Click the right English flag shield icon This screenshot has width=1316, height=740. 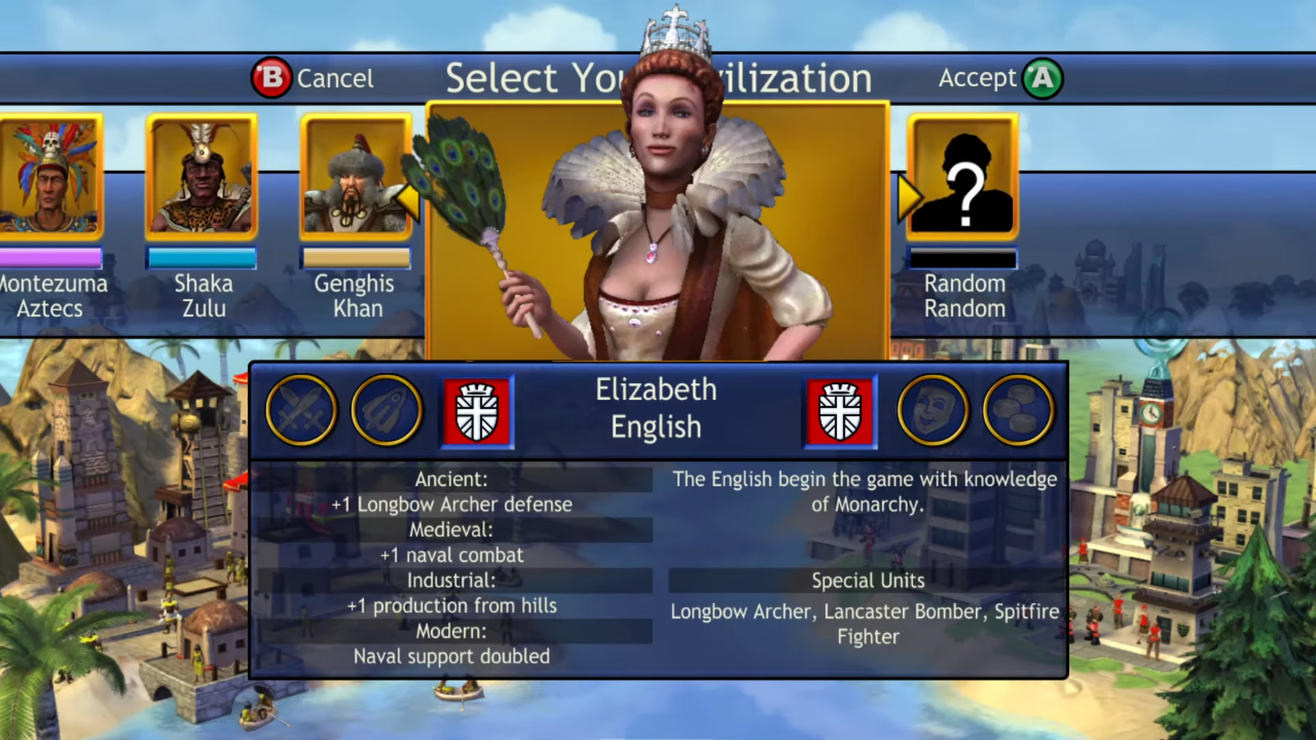point(840,409)
